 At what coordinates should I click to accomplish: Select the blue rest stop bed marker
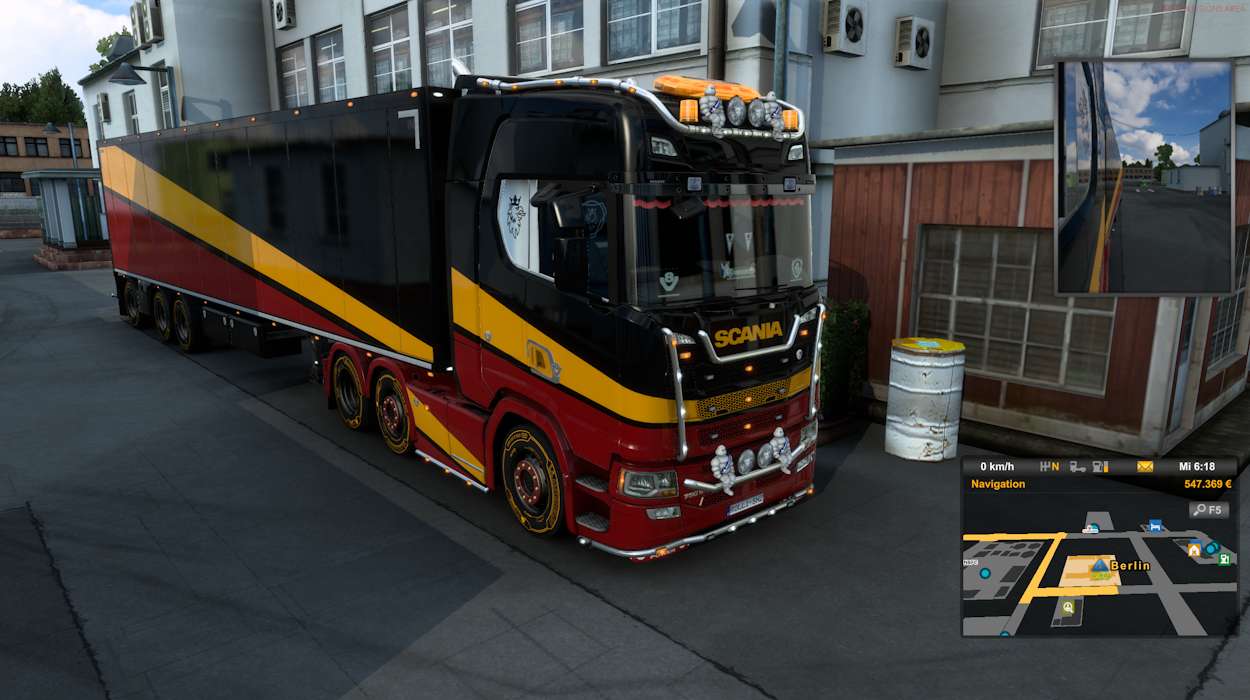coord(1155,525)
